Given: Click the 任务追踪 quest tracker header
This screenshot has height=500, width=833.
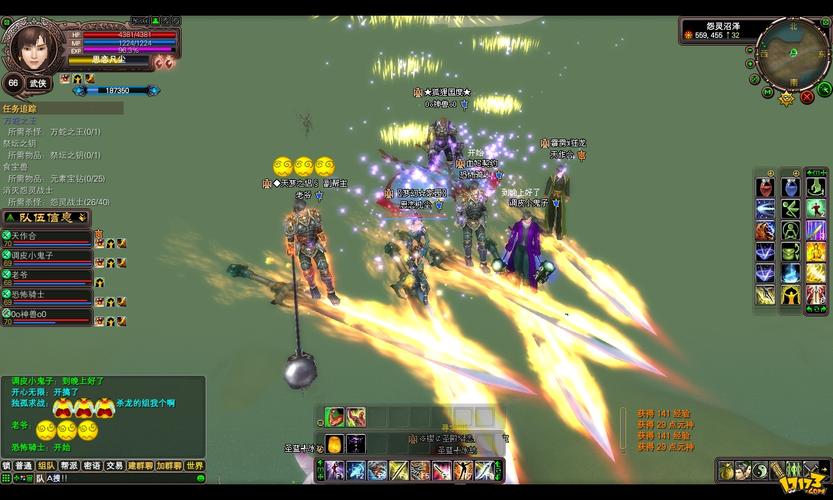Looking at the screenshot, I should 22,108.
